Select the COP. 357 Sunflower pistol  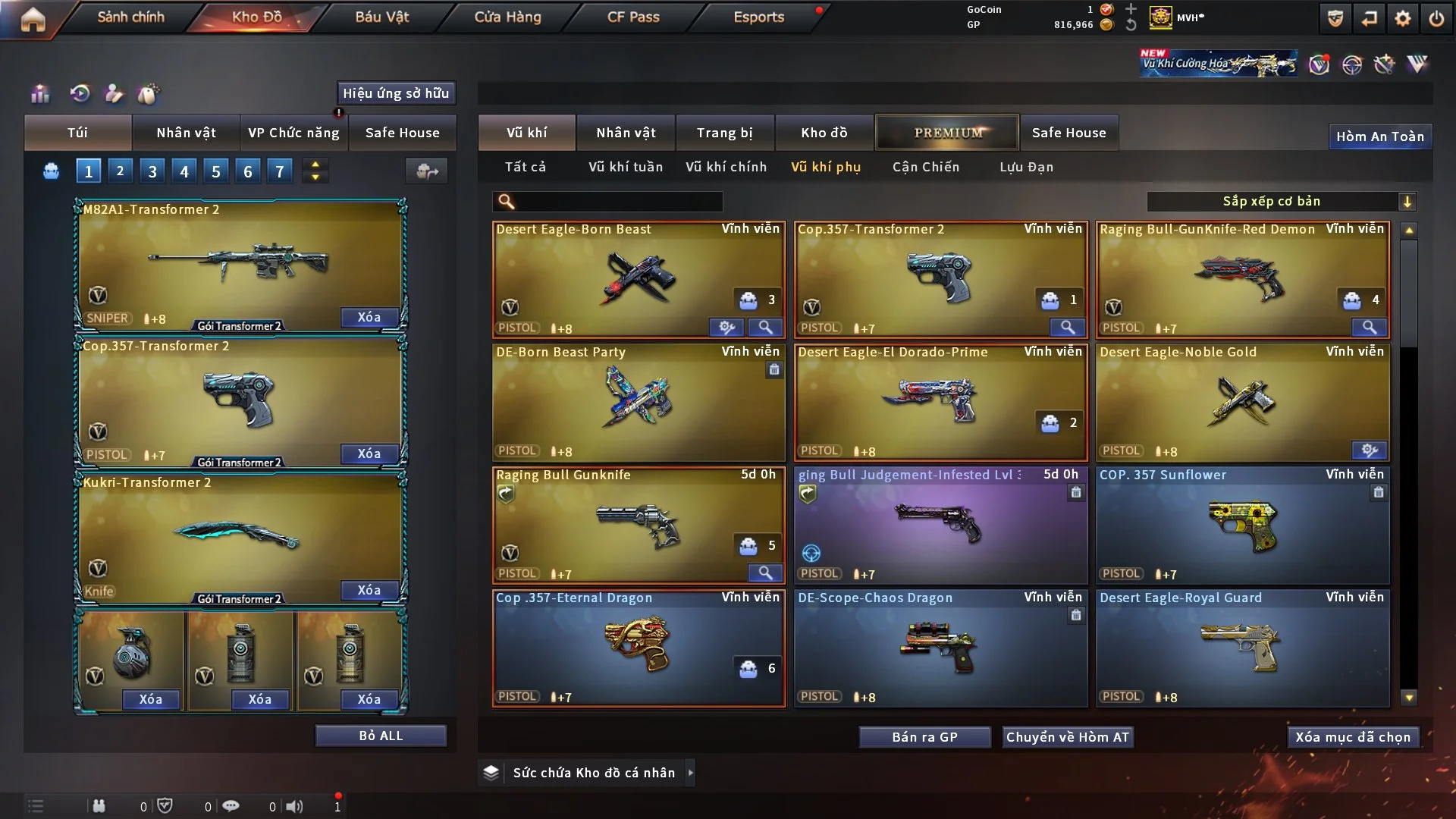pyautogui.click(x=1241, y=525)
